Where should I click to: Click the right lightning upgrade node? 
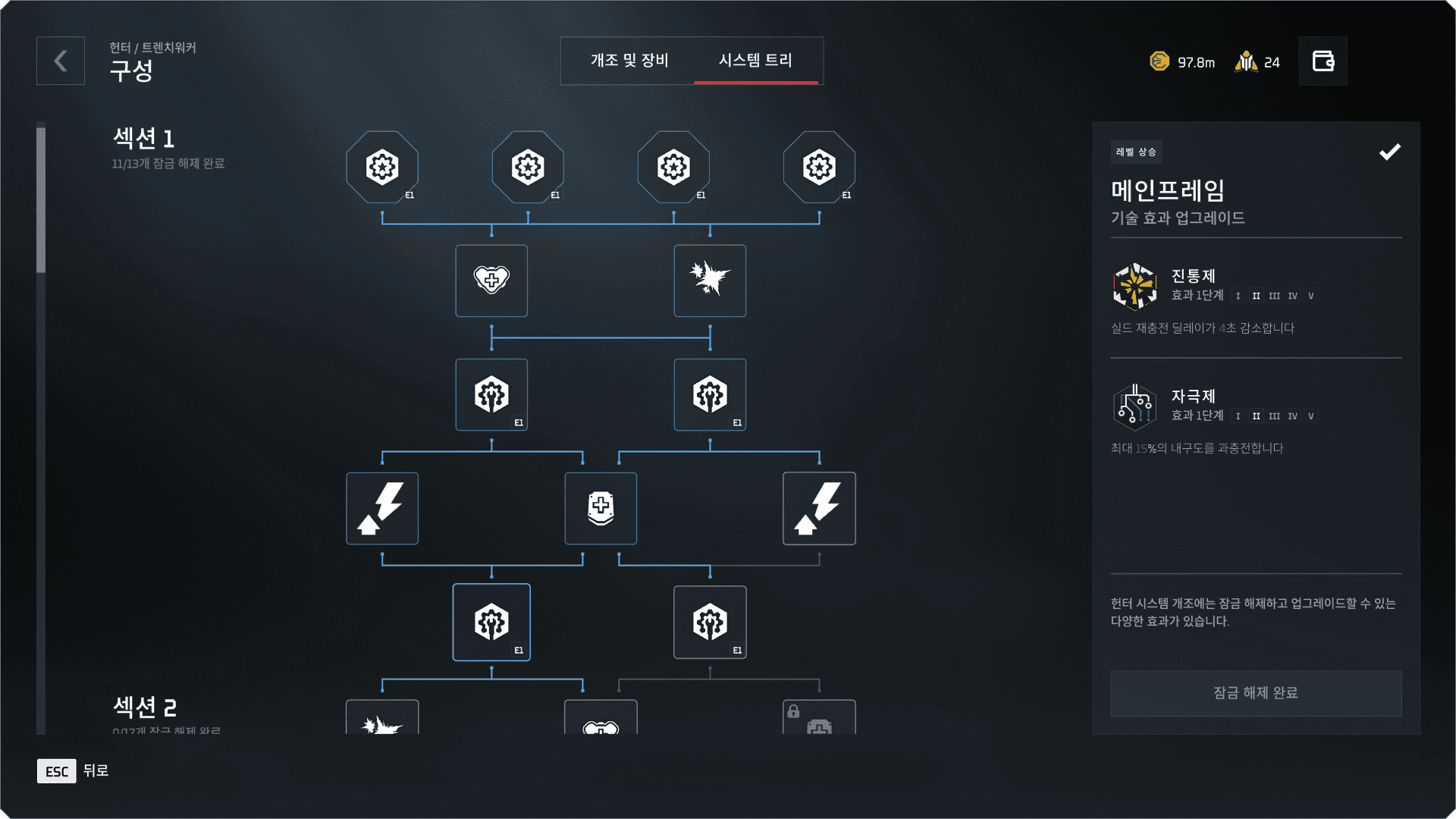(819, 508)
